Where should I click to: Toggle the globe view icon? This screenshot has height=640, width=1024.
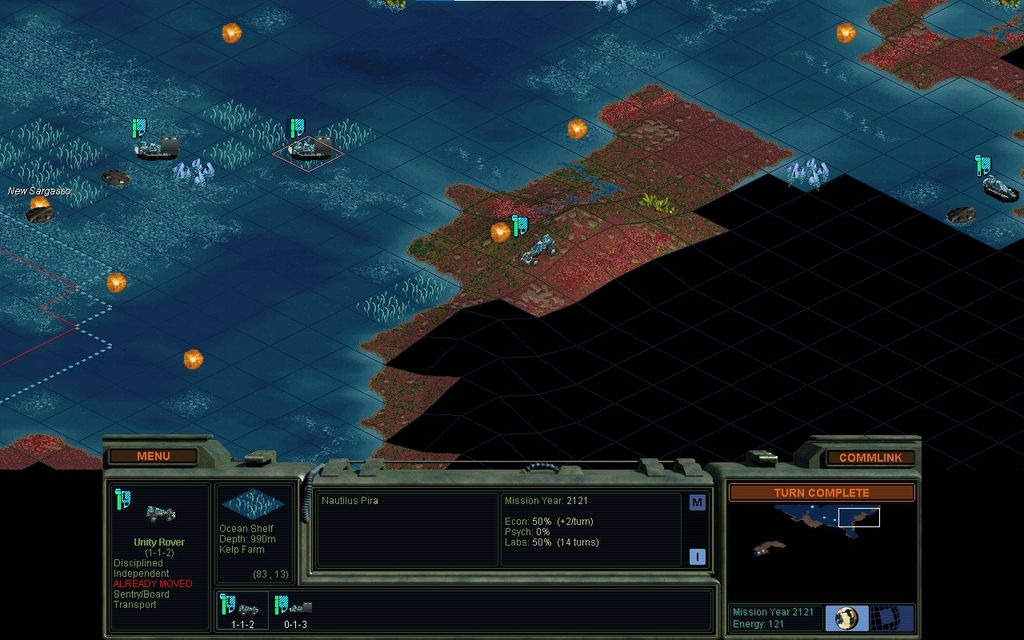pyautogui.click(x=846, y=617)
